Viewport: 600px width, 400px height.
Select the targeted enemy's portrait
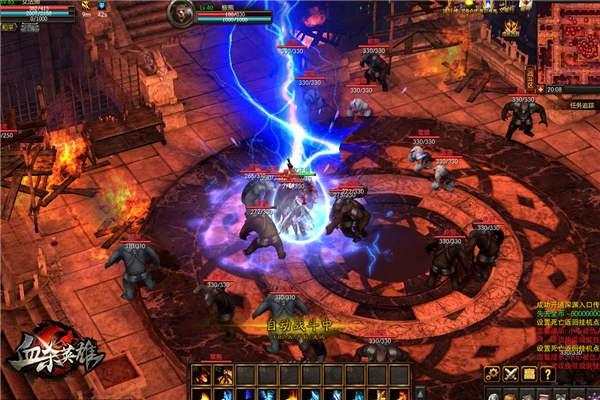(182, 13)
